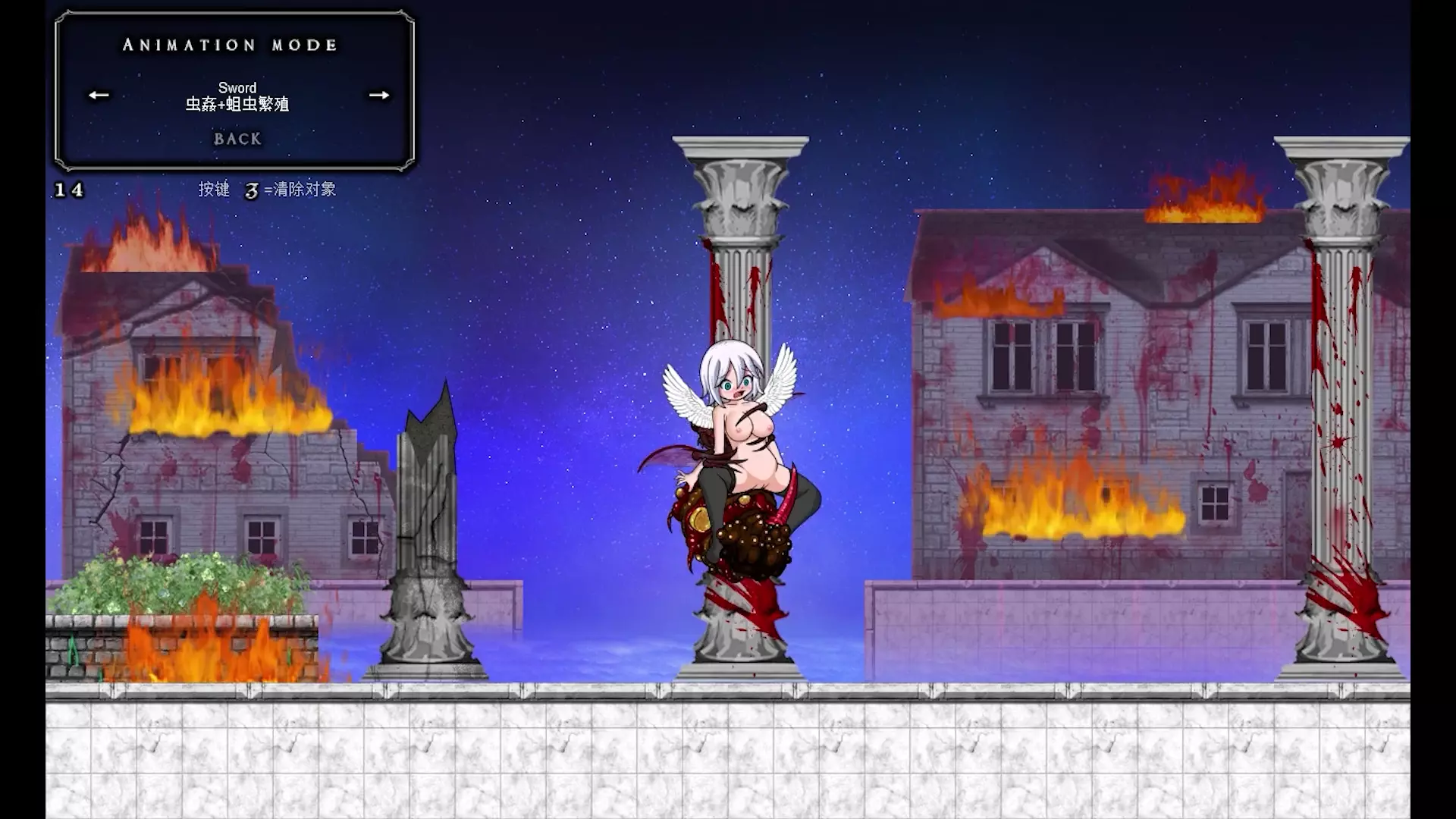Select the BACK option in Animation Mode
The image size is (1456, 819).
pos(237,139)
